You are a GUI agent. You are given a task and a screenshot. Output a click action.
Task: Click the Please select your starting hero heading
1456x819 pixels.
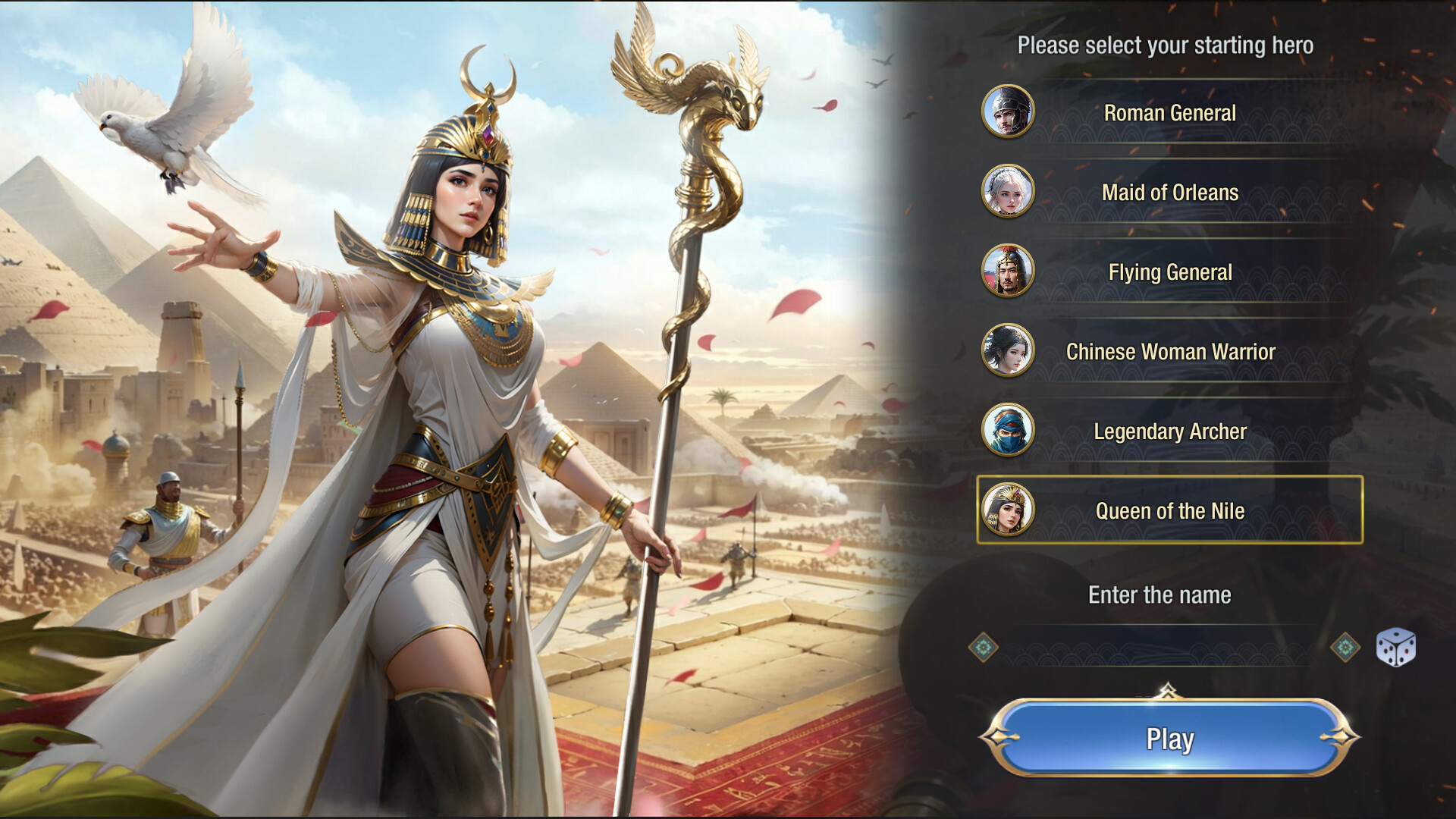pyautogui.click(x=1168, y=45)
